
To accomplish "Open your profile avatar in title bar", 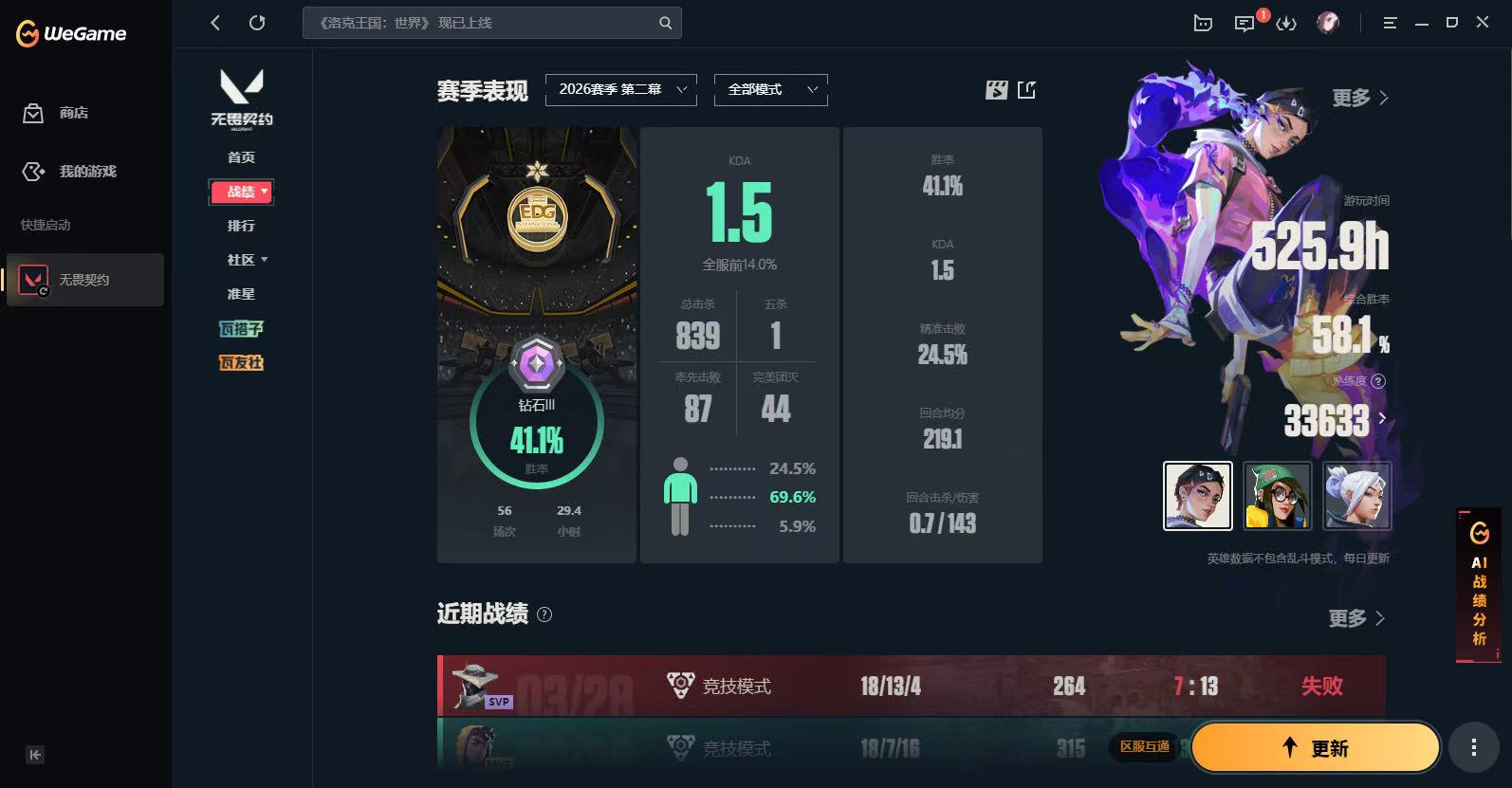I will [1328, 23].
